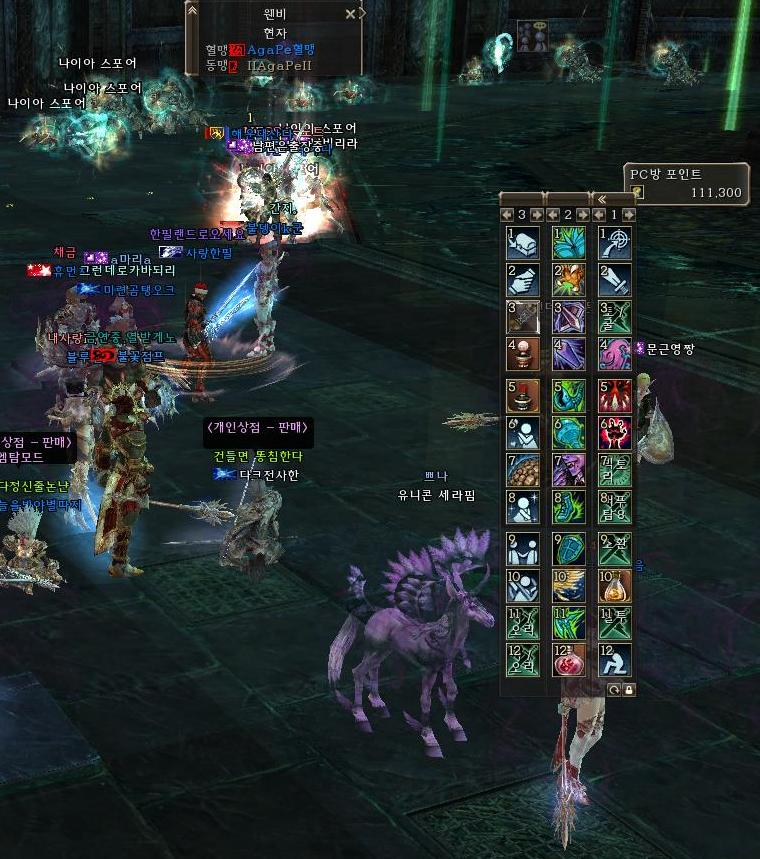The height and width of the screenshot is (859, 760).
Task: Use the red-capped totem item in slot 5
Action: tap(523, 395)
